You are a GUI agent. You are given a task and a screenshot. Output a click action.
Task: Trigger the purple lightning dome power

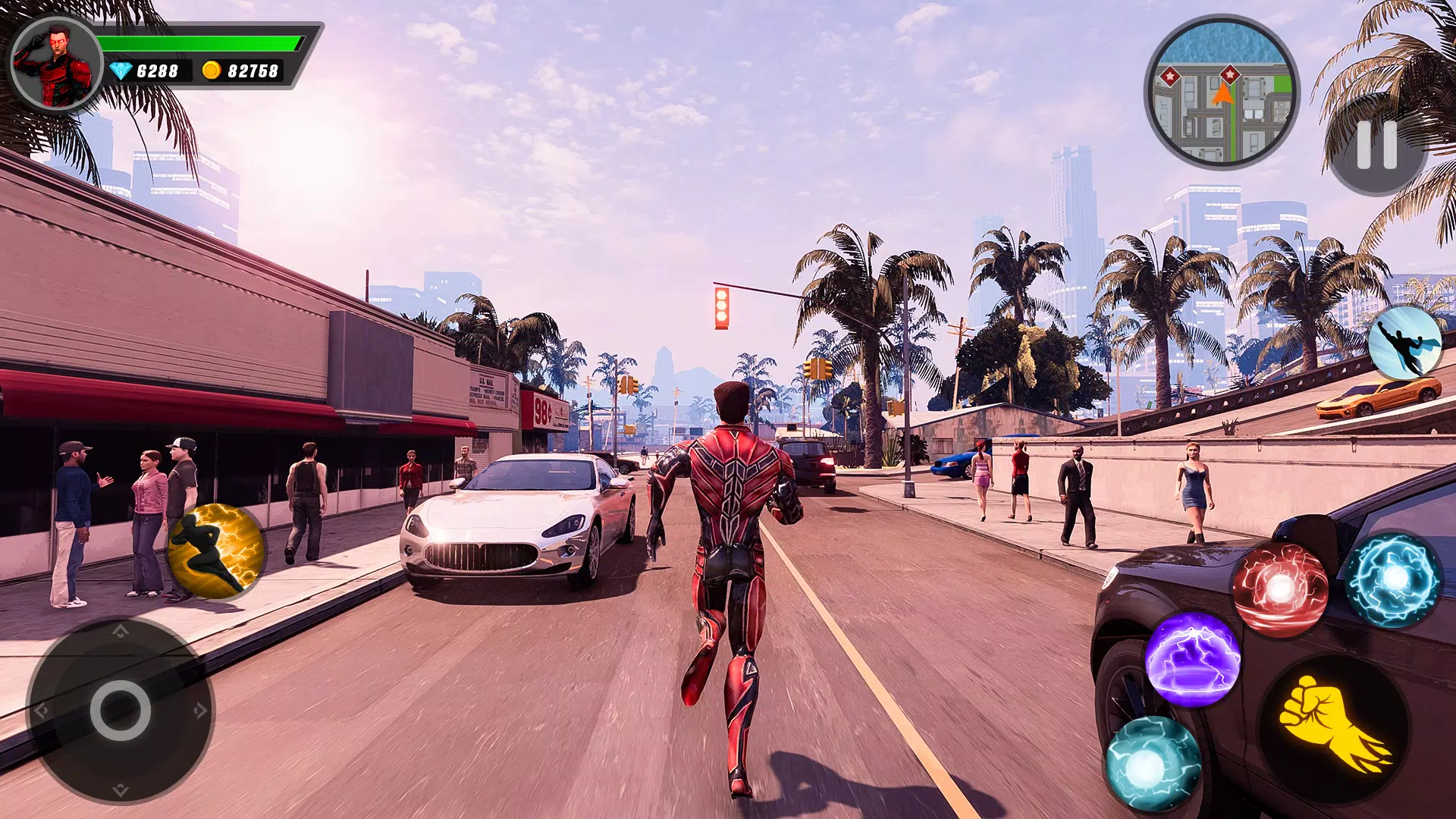(x=1192, y=658)
